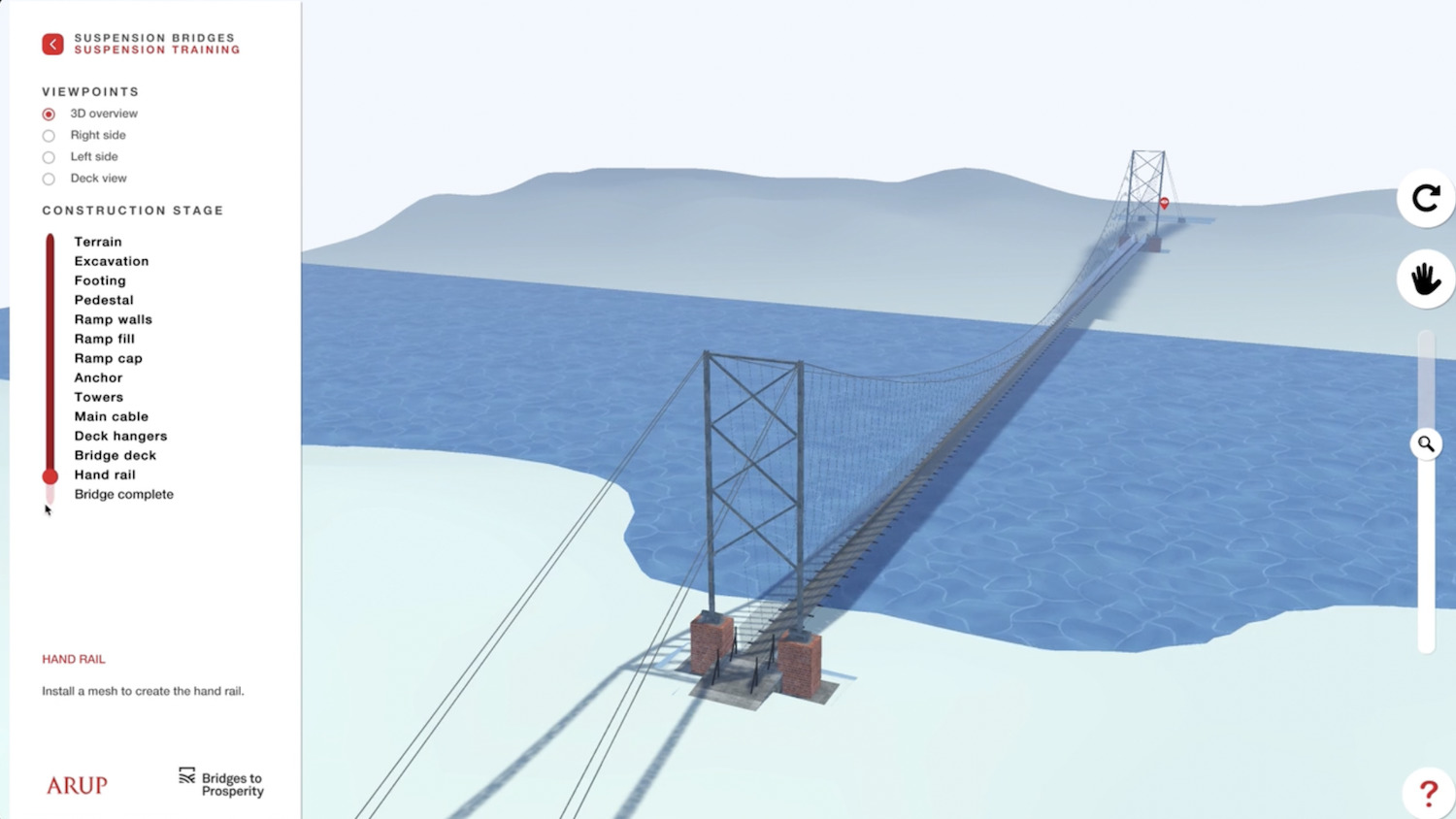Click the magnifier zoom icon
Screen dimensions: 1456x819
[1425, 443]
